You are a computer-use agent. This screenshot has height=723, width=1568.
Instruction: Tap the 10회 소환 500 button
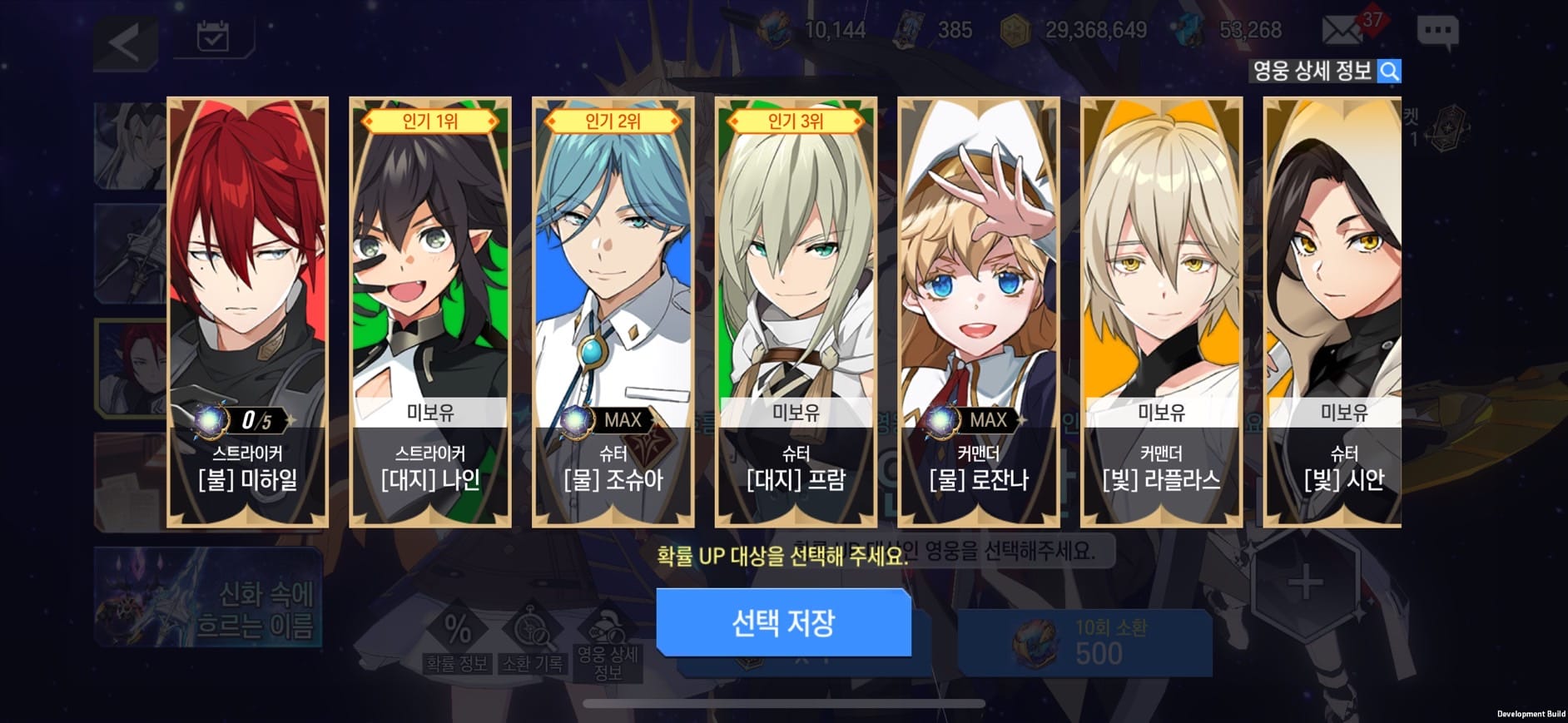[x=1084, y=642]
